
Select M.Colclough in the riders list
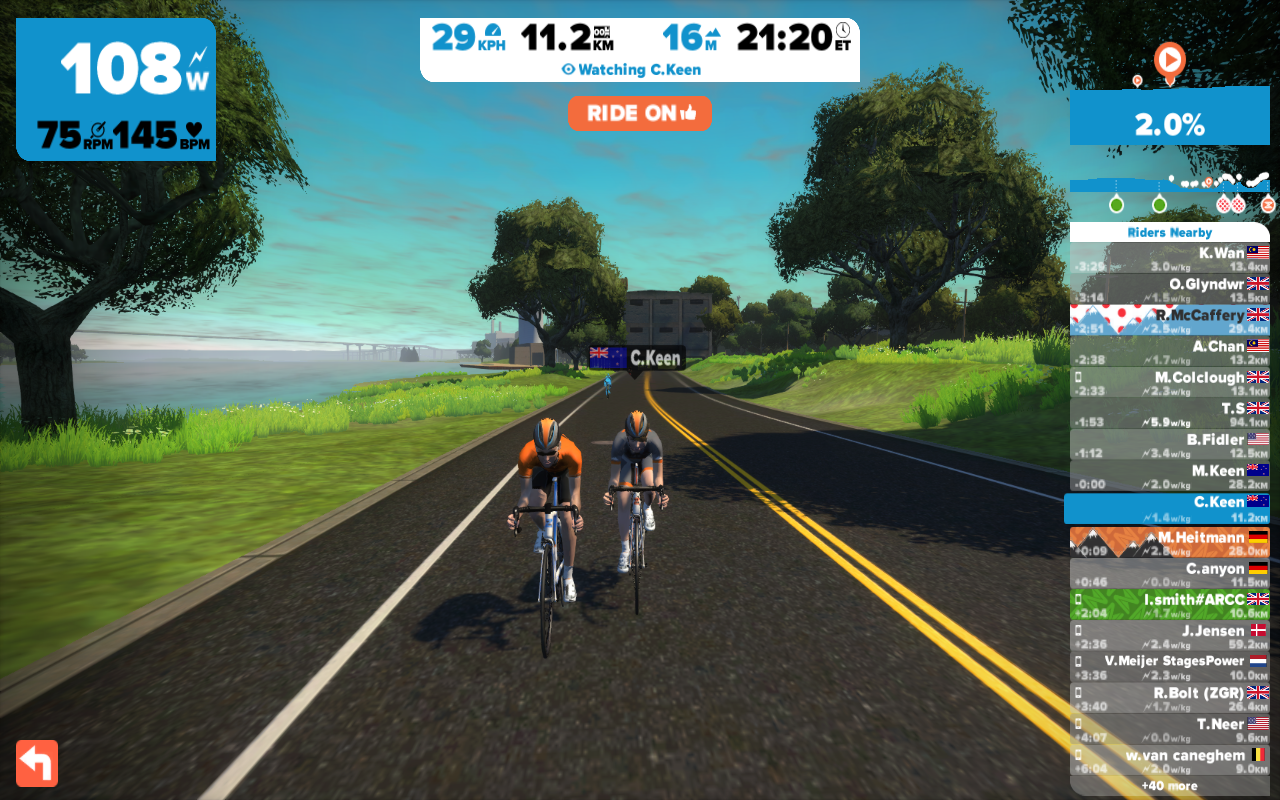click(x=1169, y=383)
